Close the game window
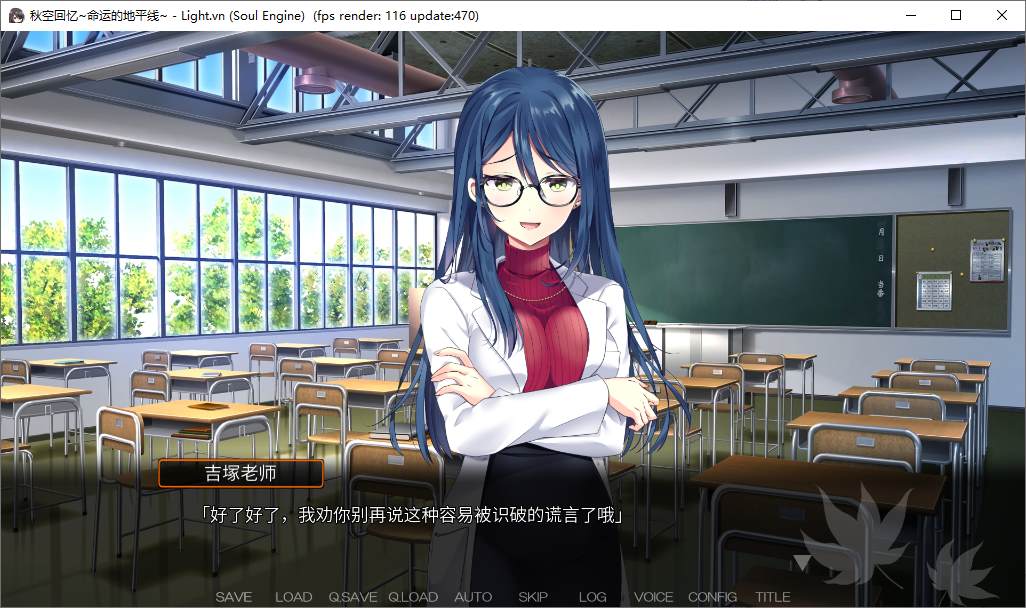The width and height of the screenshot is (1026, 608). point(1002,15)
